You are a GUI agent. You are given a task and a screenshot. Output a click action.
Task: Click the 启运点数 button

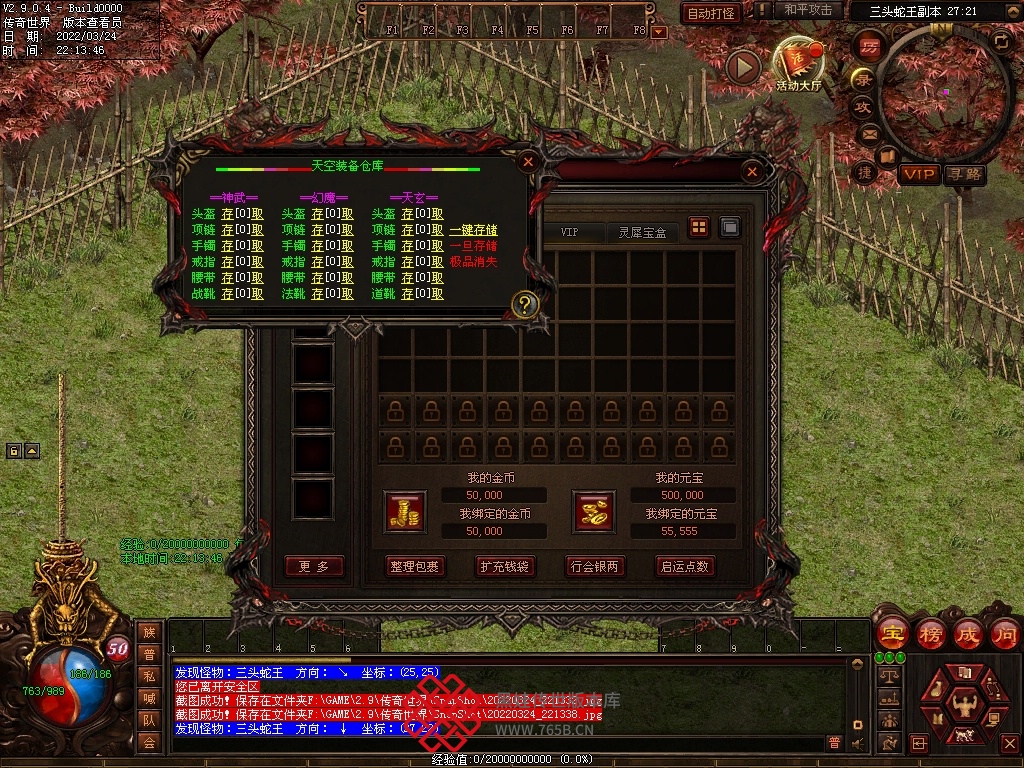(684, 566)
